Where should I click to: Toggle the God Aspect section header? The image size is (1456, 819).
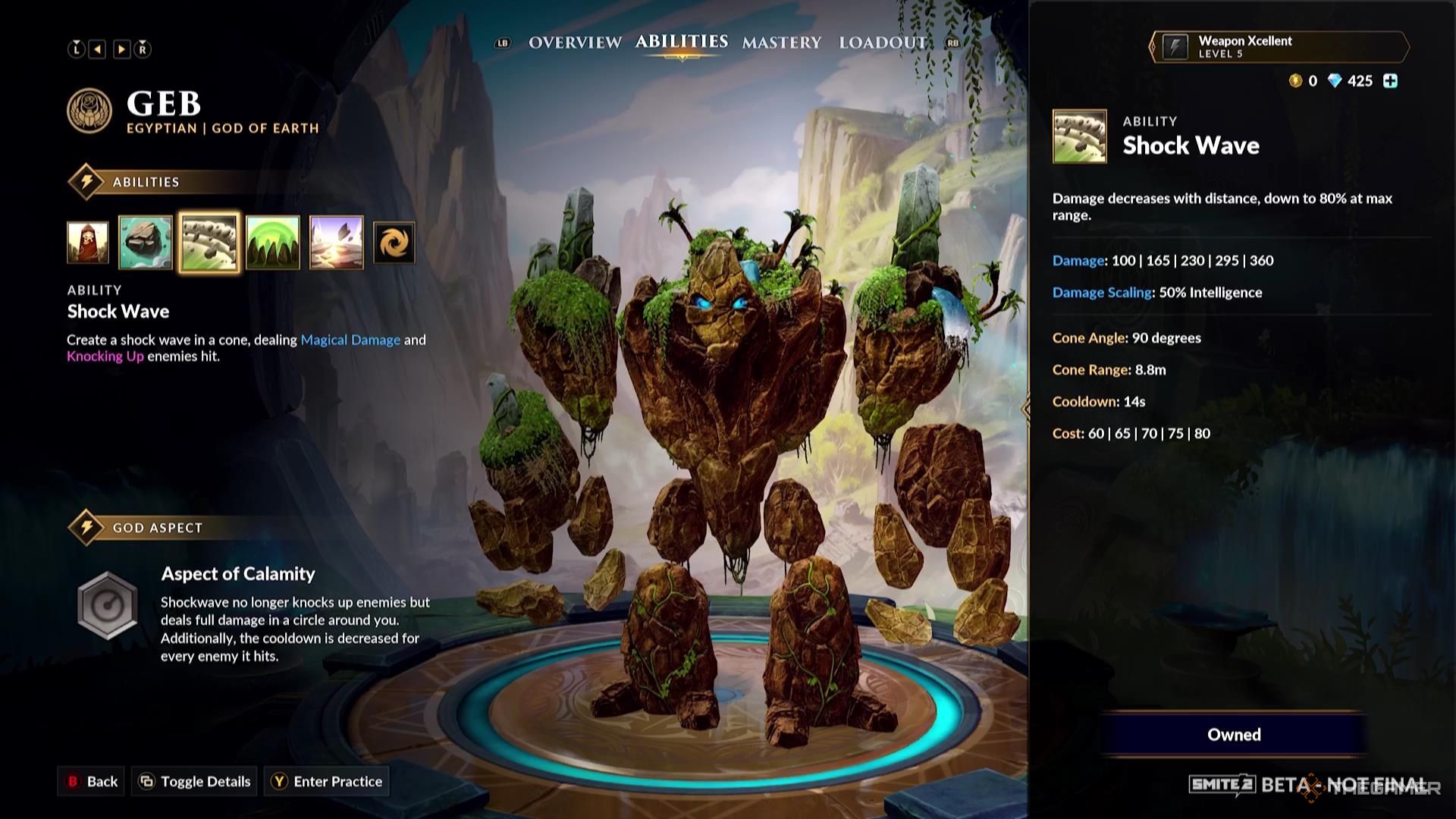coord(86,527)
